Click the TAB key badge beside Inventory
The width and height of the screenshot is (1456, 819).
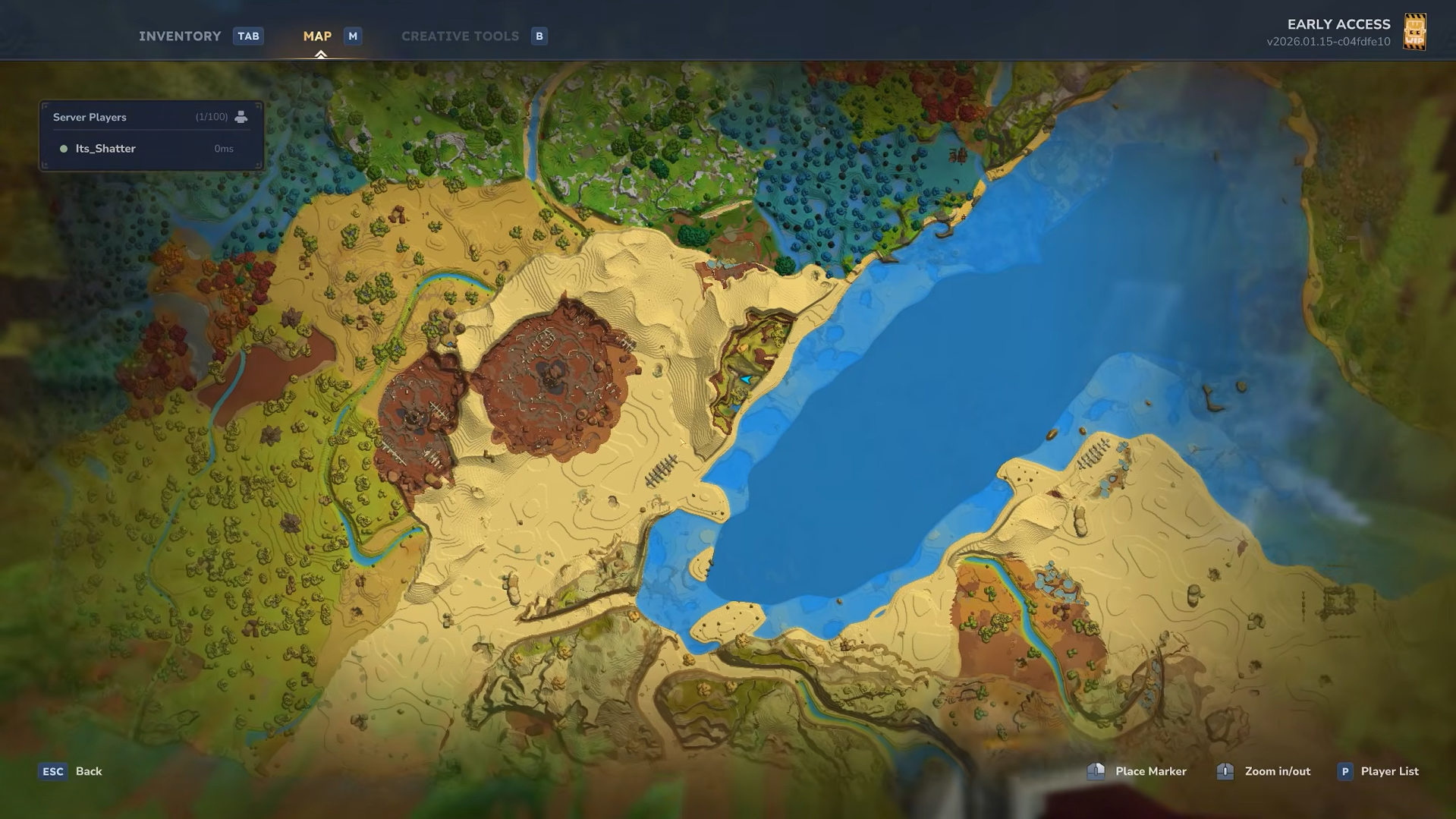(x=248, y=36)
